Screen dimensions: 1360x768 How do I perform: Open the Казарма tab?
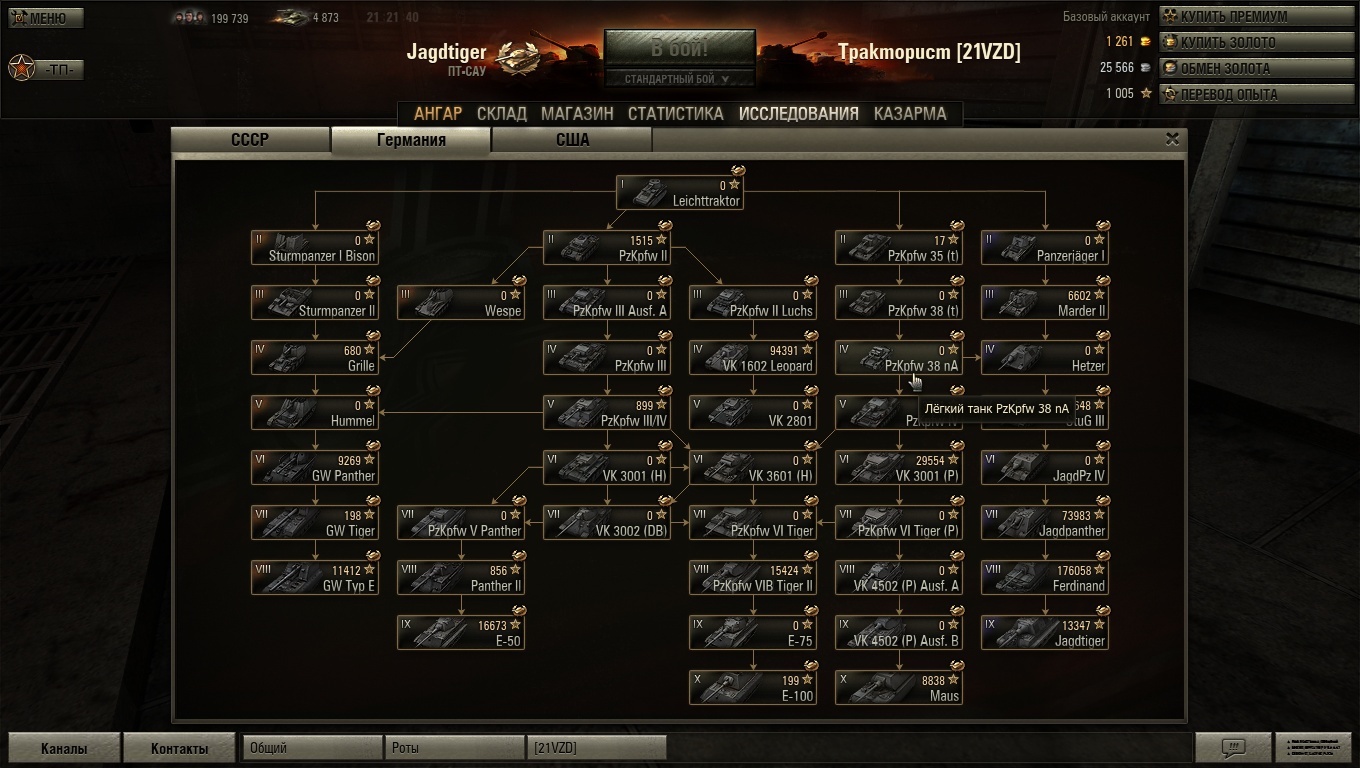(910, 114)
